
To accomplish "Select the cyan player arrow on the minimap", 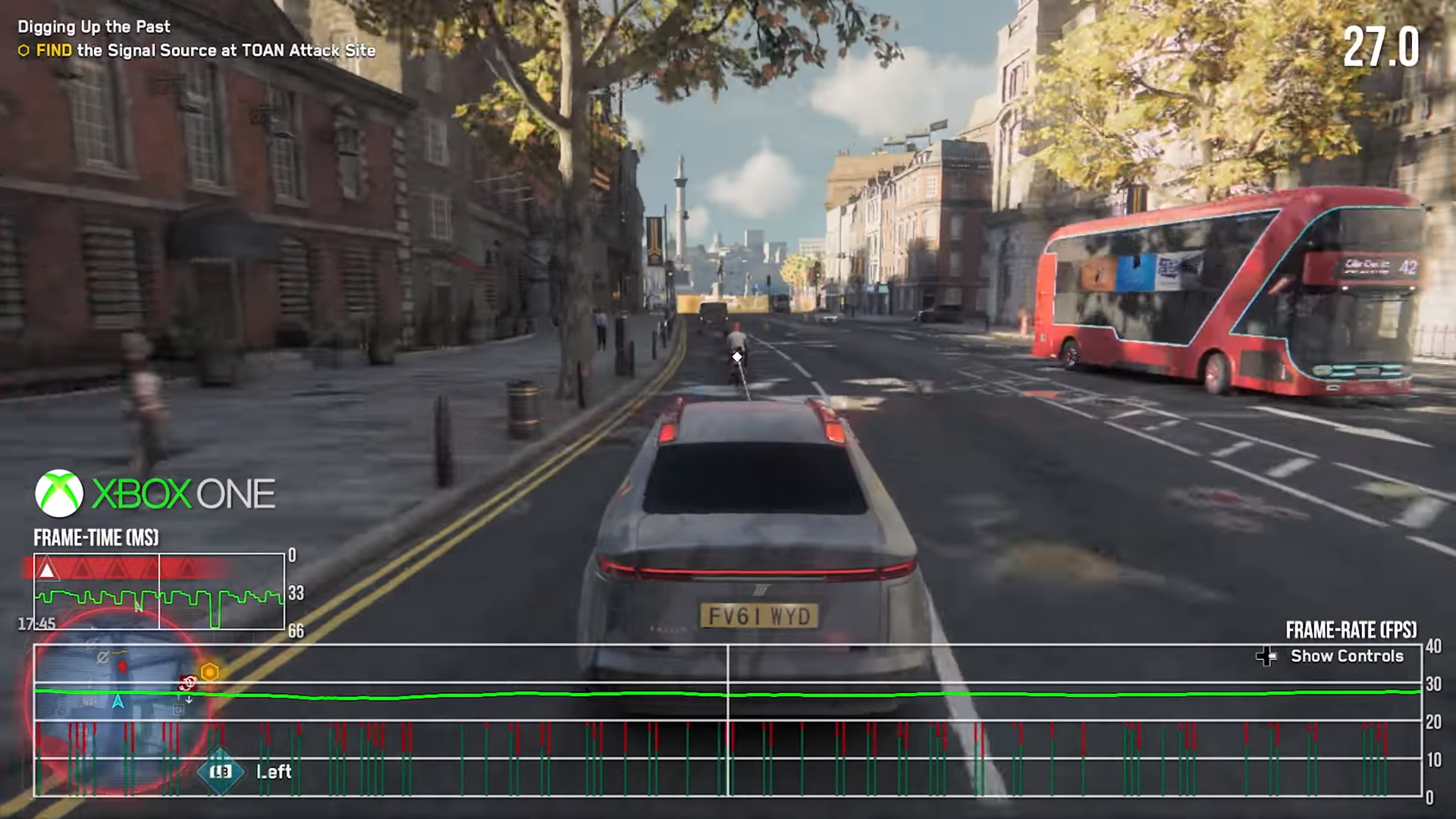I will pos(118,701).
